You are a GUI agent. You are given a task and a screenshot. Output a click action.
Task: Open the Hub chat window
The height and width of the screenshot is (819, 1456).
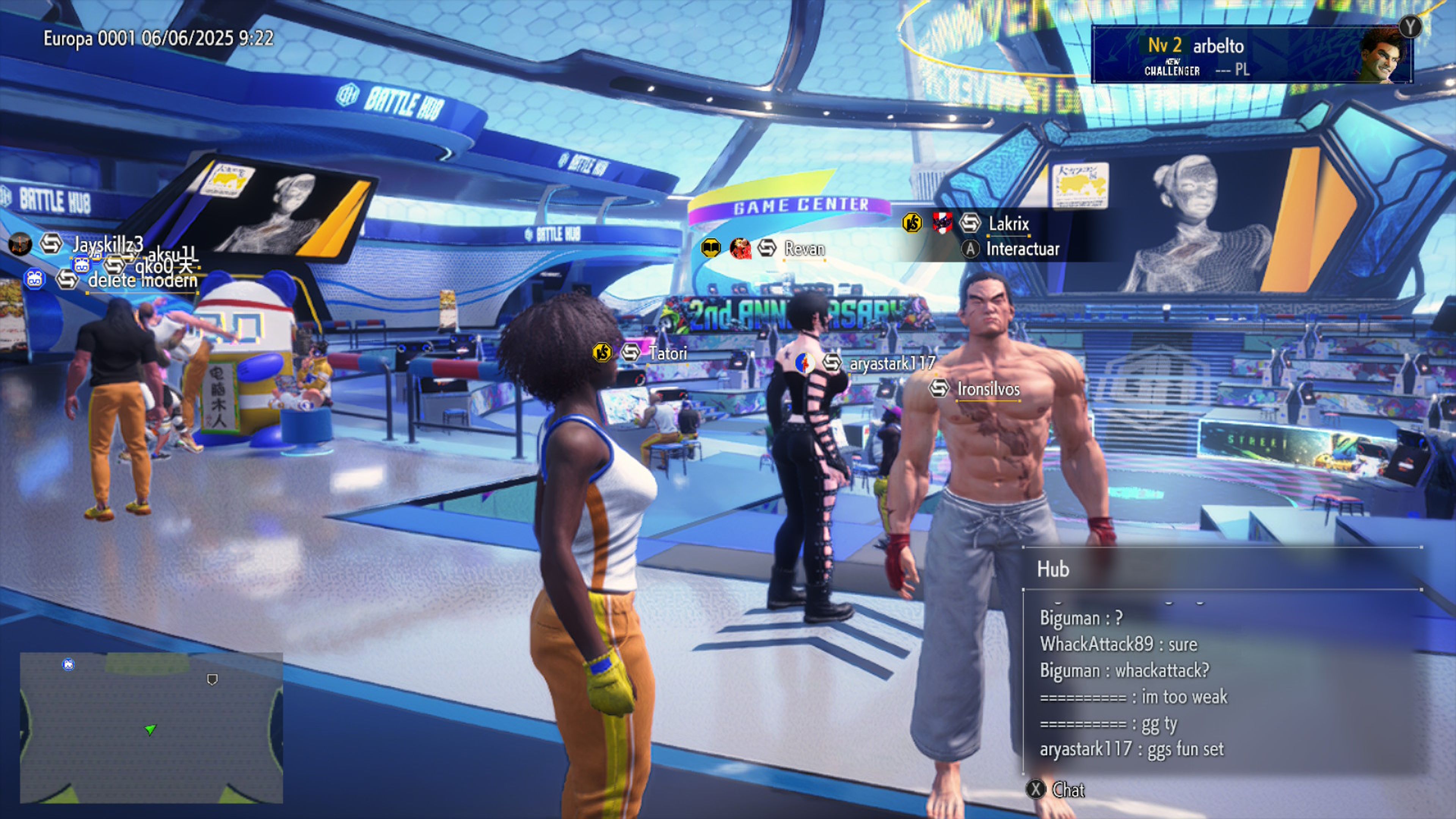point(1055,789)
